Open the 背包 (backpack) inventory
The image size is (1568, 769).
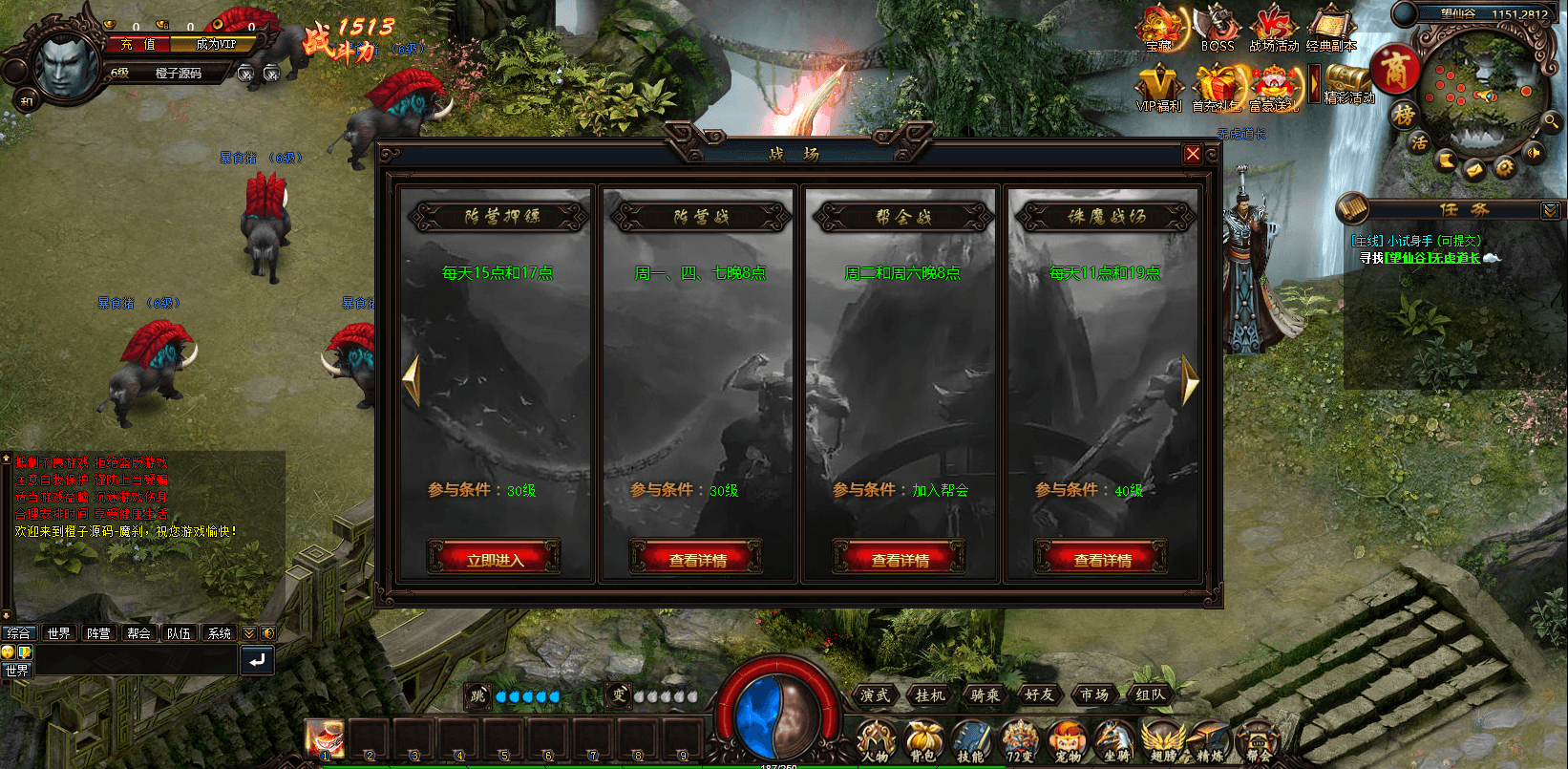coord(923,740)
